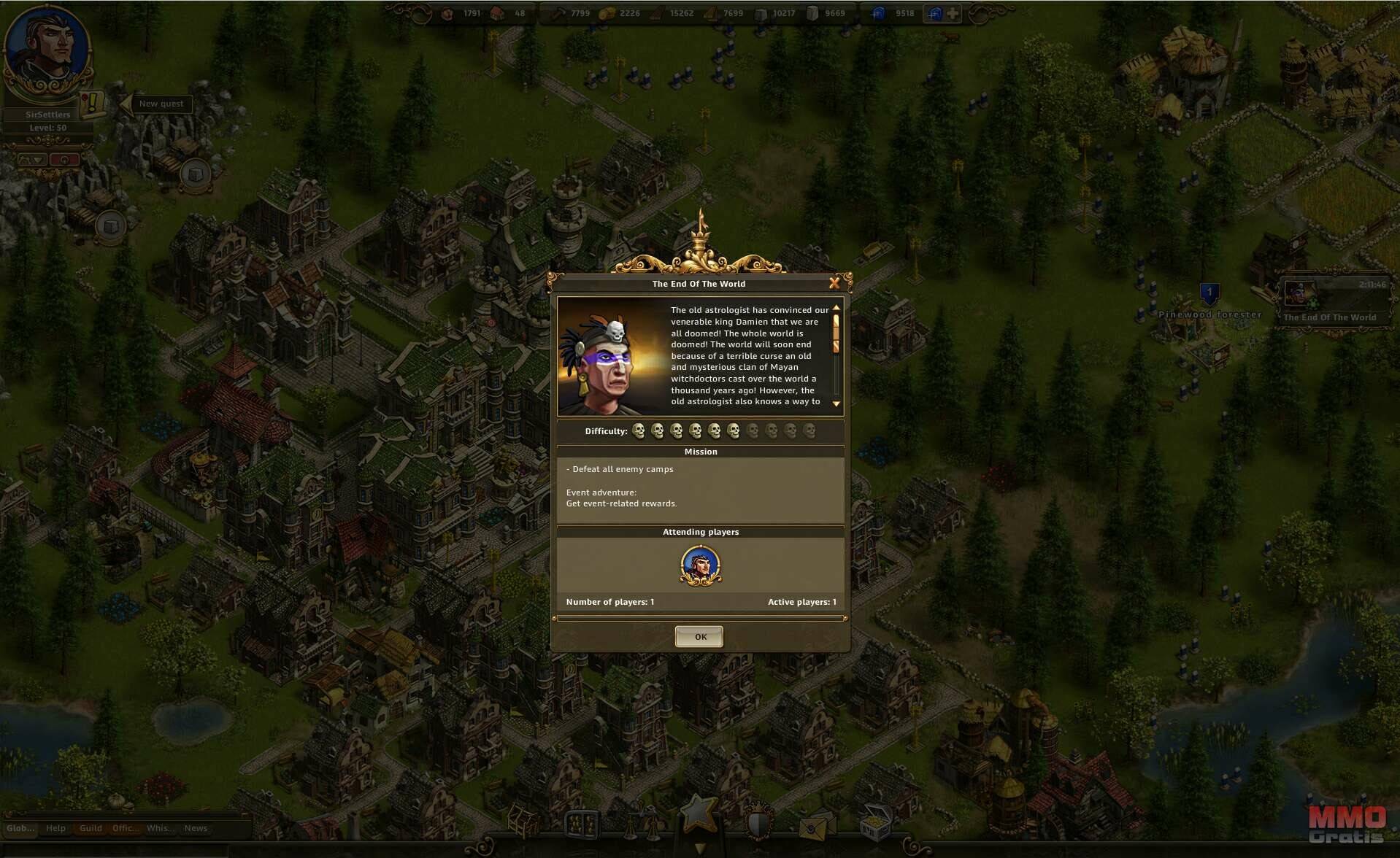Close The End Of The World window
Viewport: 1400px width, 858px height.
(834, 283)
